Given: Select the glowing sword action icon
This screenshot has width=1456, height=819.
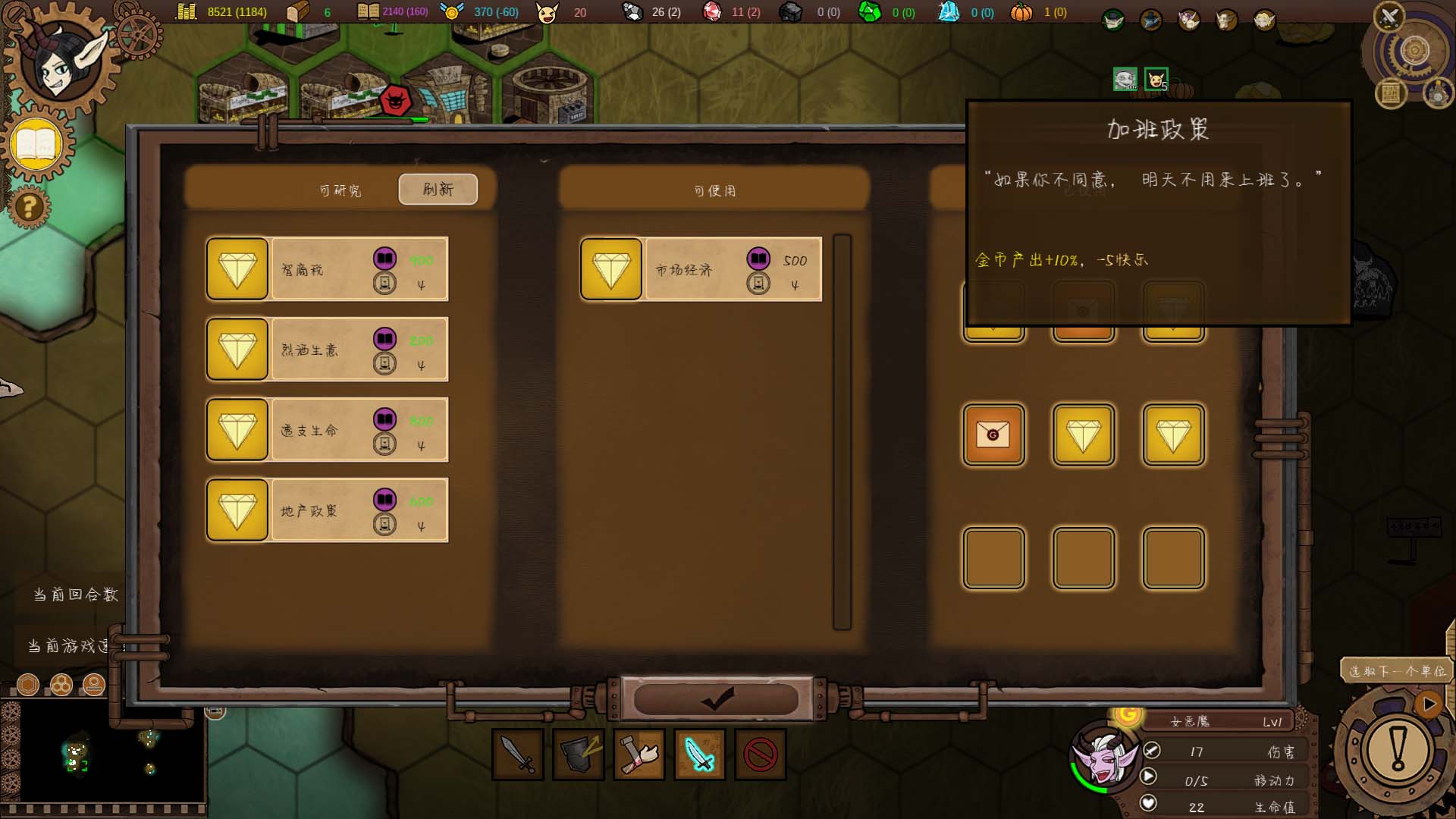Looking at the screenshot, I should coord(699,755).
